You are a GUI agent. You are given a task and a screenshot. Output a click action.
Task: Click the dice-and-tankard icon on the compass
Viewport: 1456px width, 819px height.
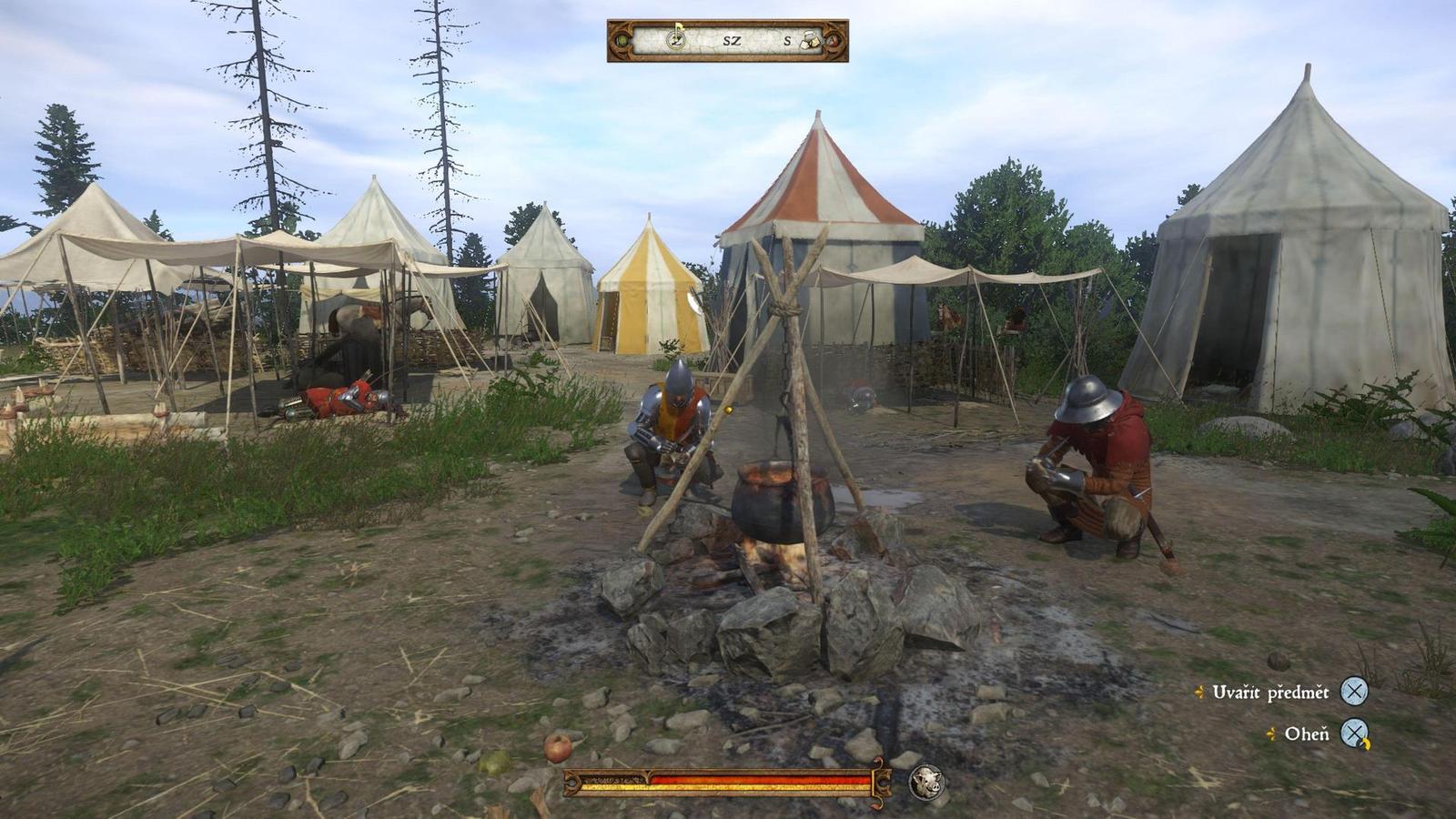810,39
